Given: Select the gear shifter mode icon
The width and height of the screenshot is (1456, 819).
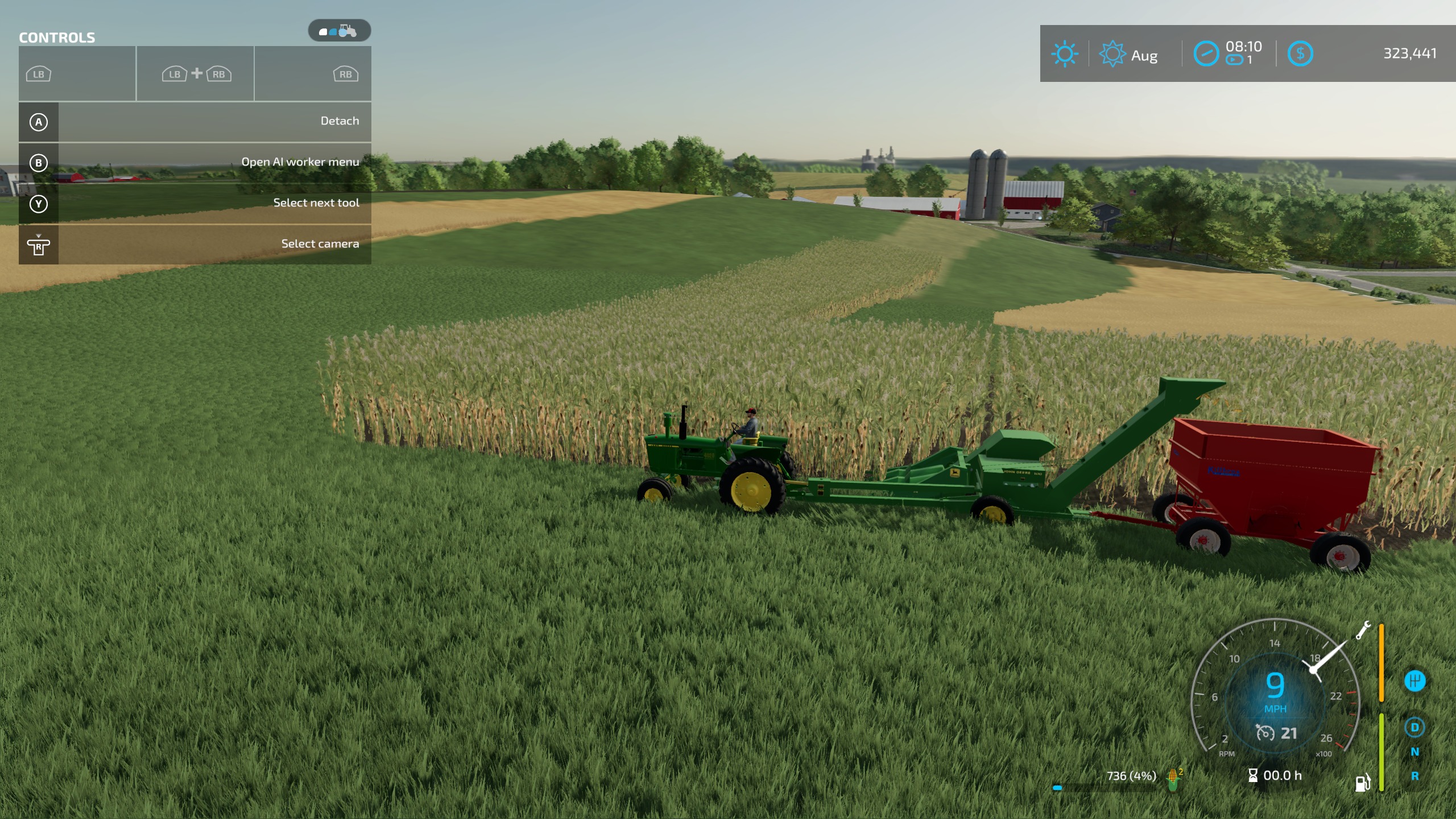Looking at the screenshot, I should click(1414, 681).
